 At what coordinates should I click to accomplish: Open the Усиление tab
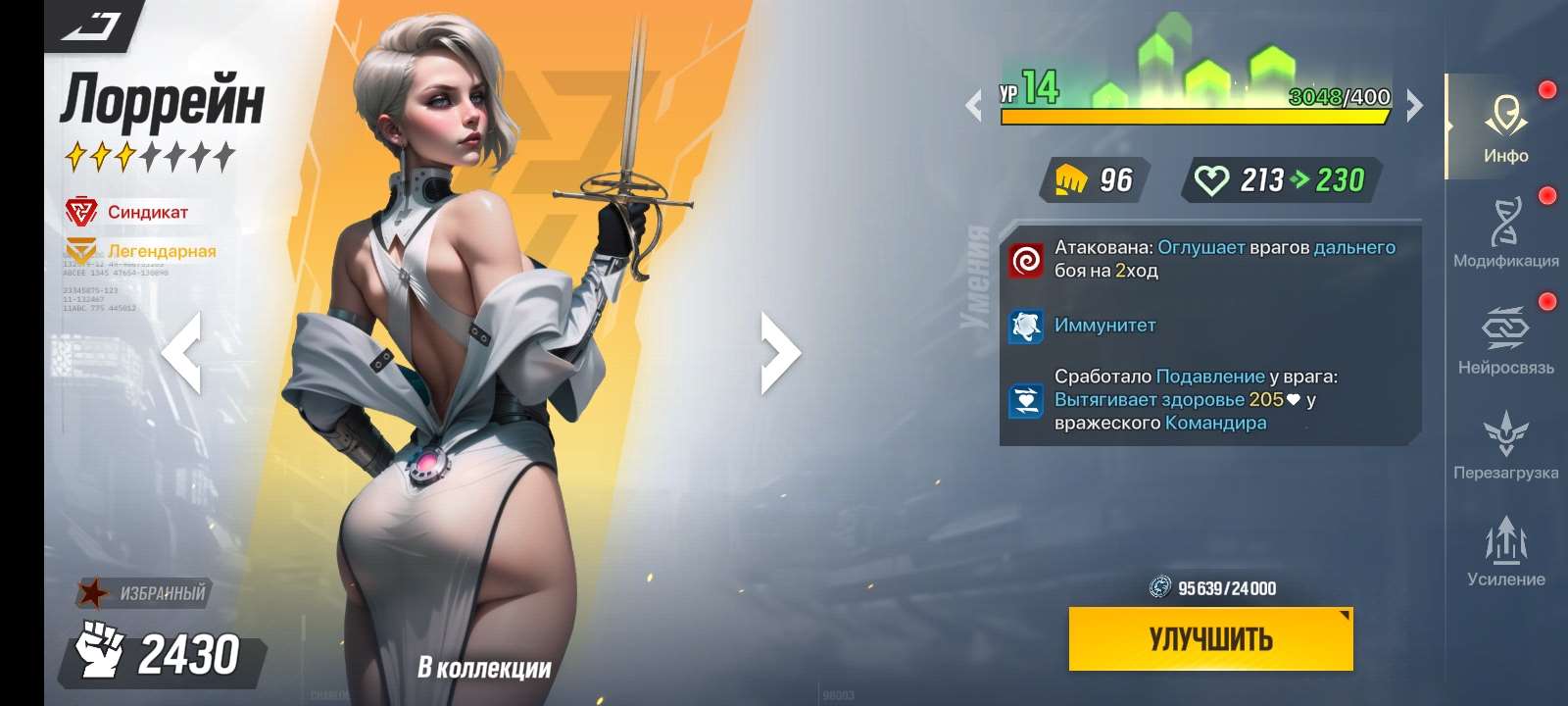click(1506, 547)
